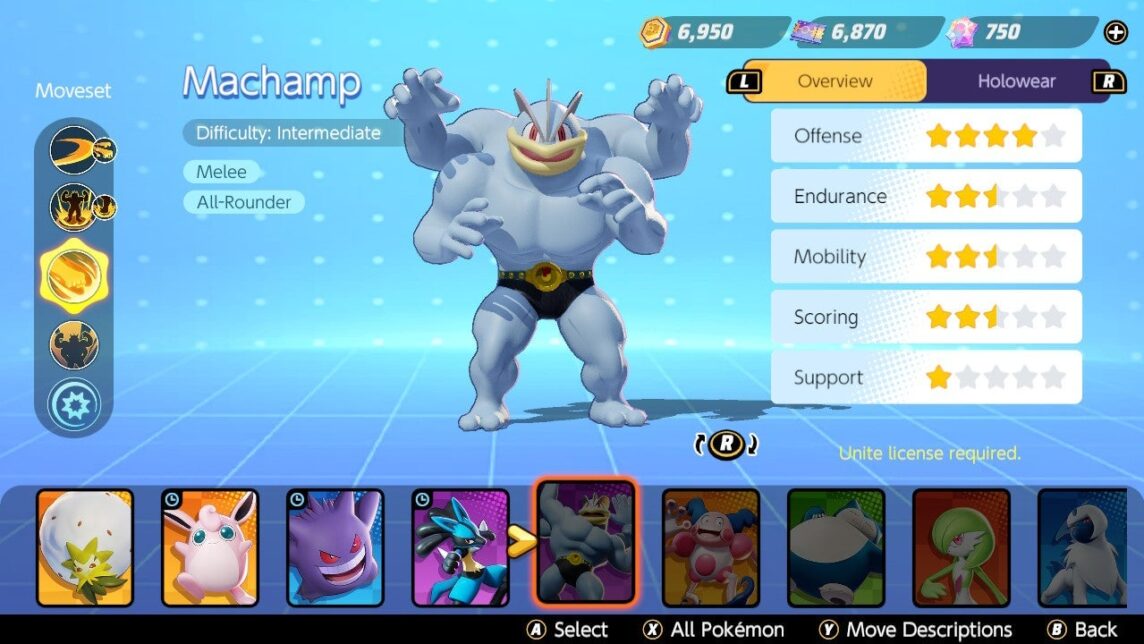Screen dimensions: 1144x644
Task: Select the Overview tab
Action: tap(835, 81)
